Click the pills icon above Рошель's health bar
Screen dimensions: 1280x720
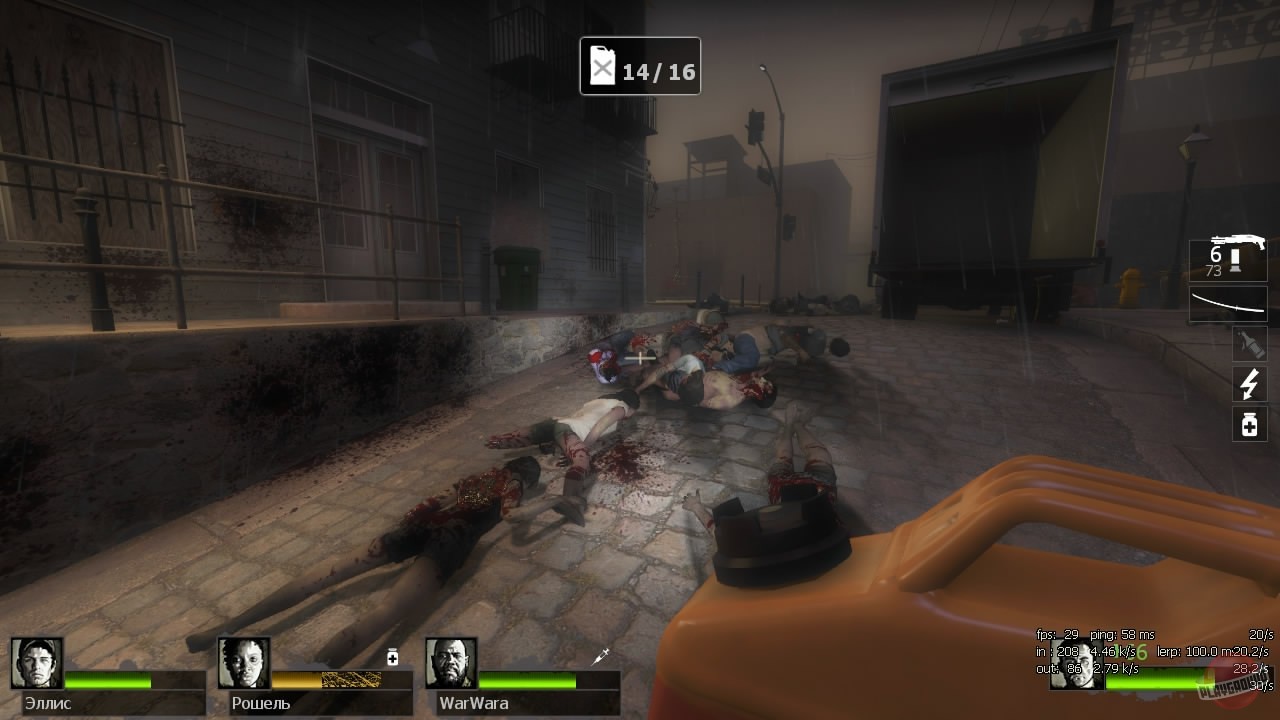coord(392,656)
